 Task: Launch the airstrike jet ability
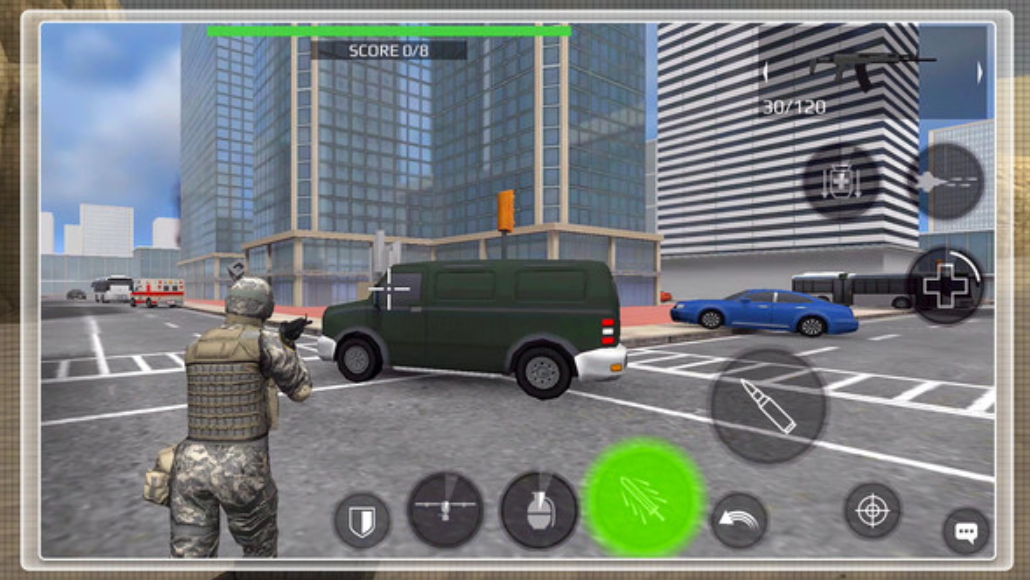pos(945,181)
